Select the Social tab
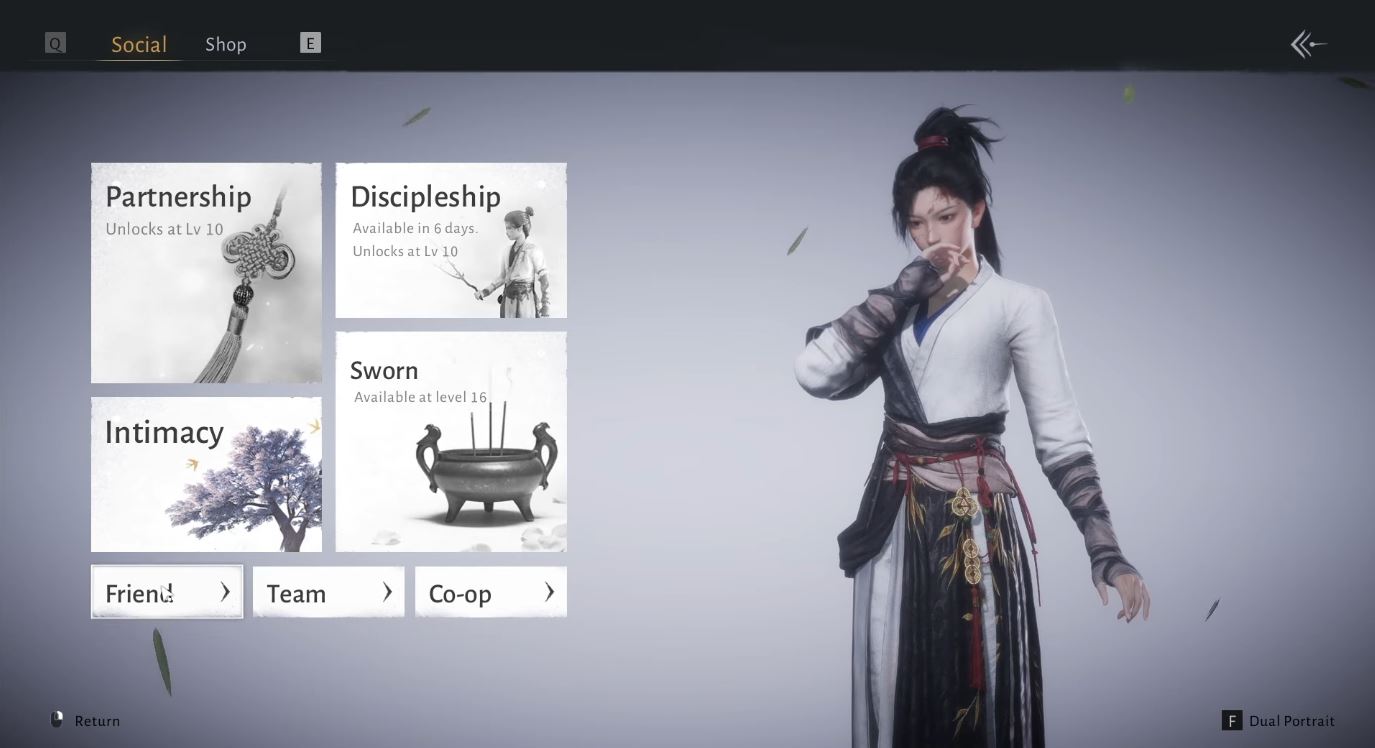The height and width of the screenshot is (748, 1375). (x=137, y=43)
